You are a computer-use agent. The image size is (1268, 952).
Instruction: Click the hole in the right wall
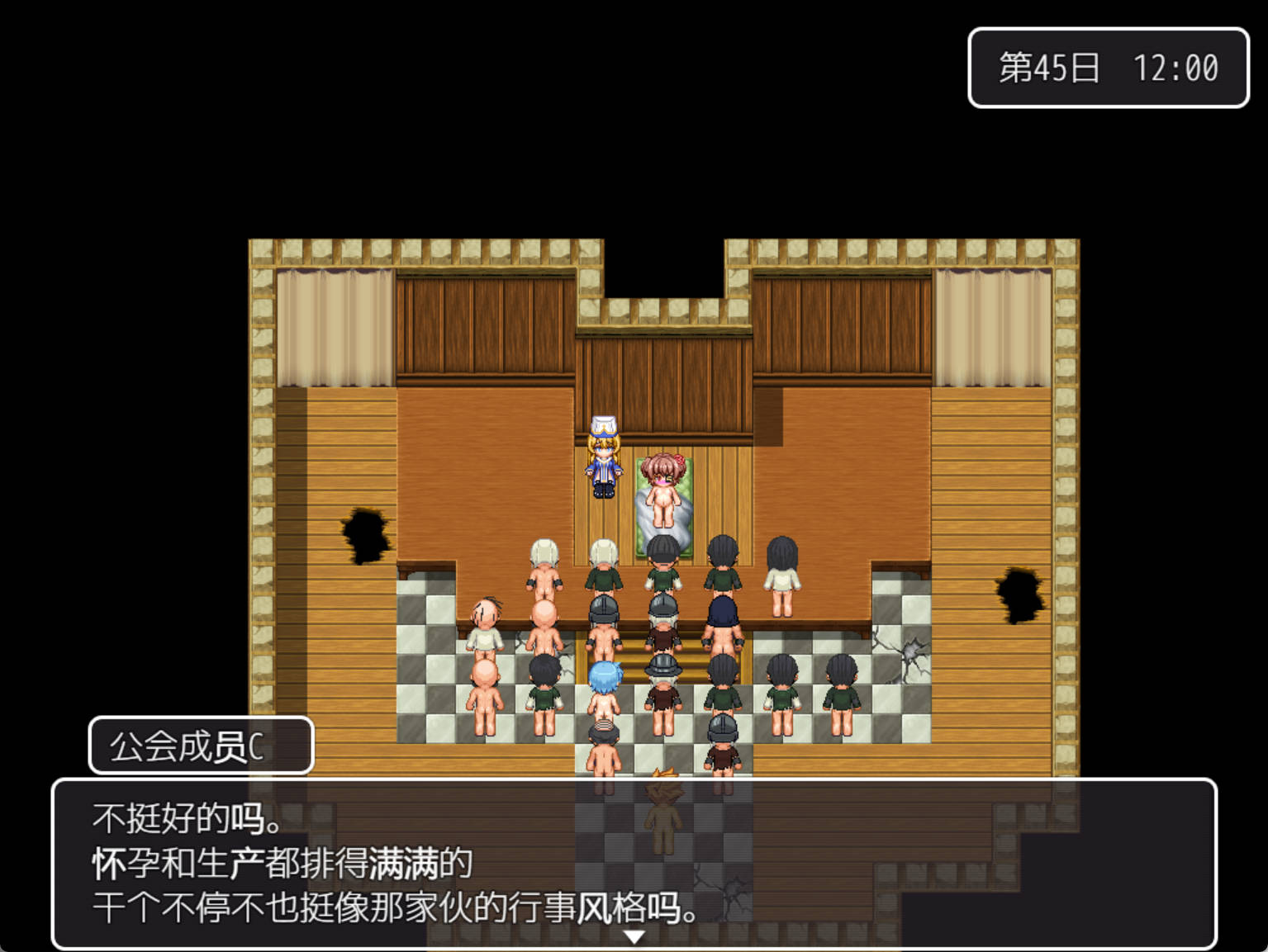click(x=1019, y=594)
